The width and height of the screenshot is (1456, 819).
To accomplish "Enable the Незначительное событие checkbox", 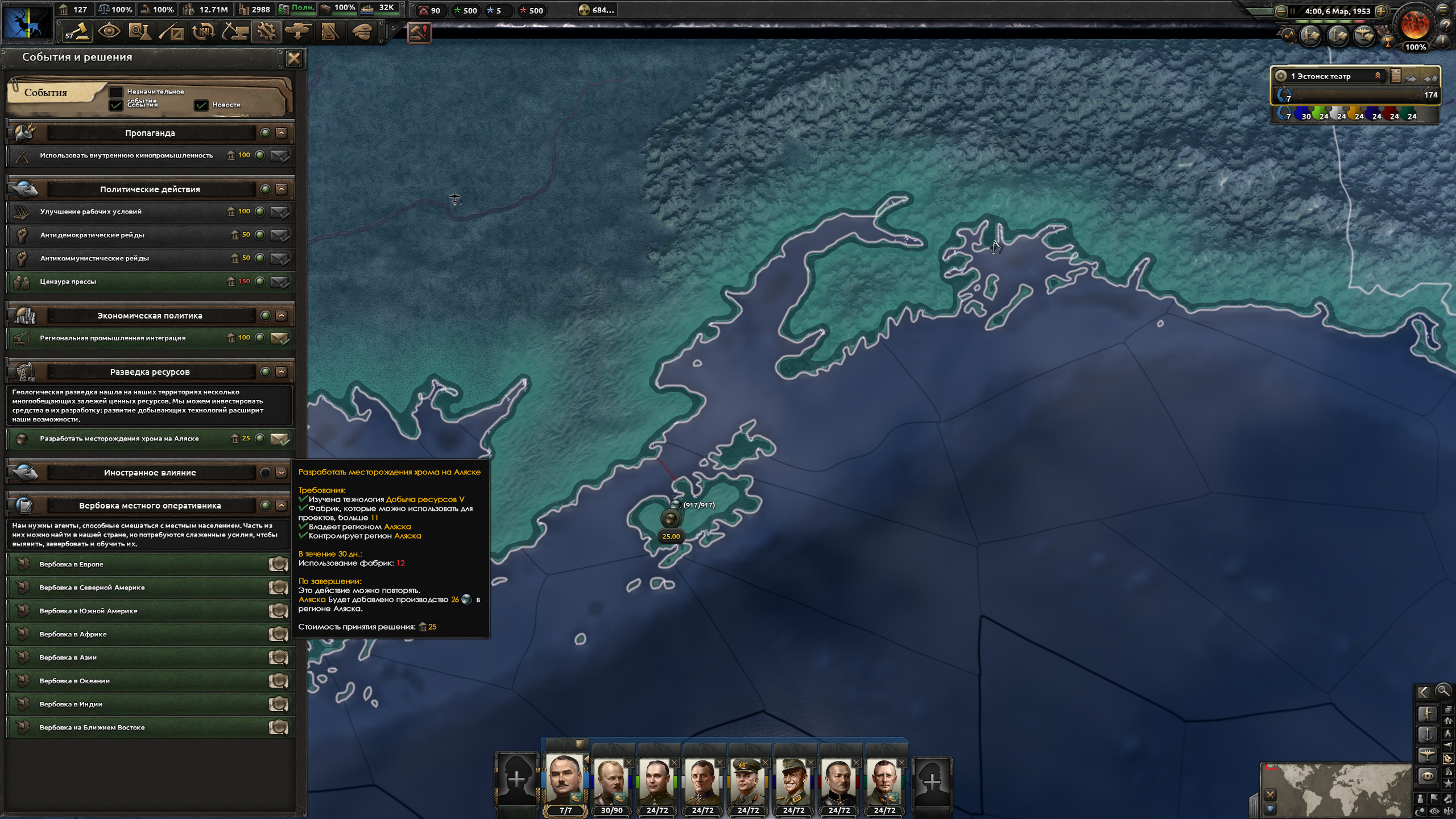I will tap(117, 92).
